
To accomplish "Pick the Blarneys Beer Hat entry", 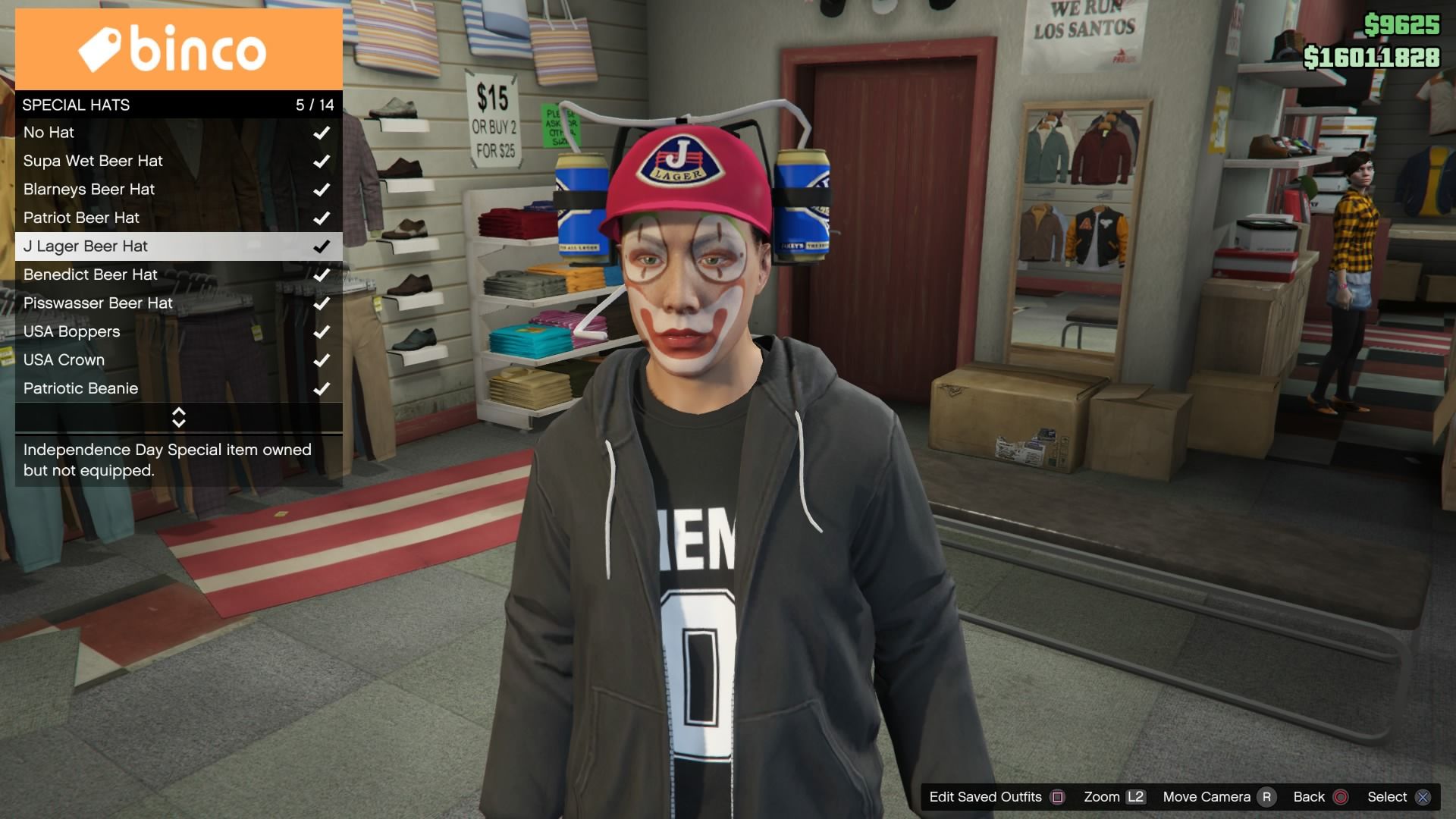I will pos(178,190).
